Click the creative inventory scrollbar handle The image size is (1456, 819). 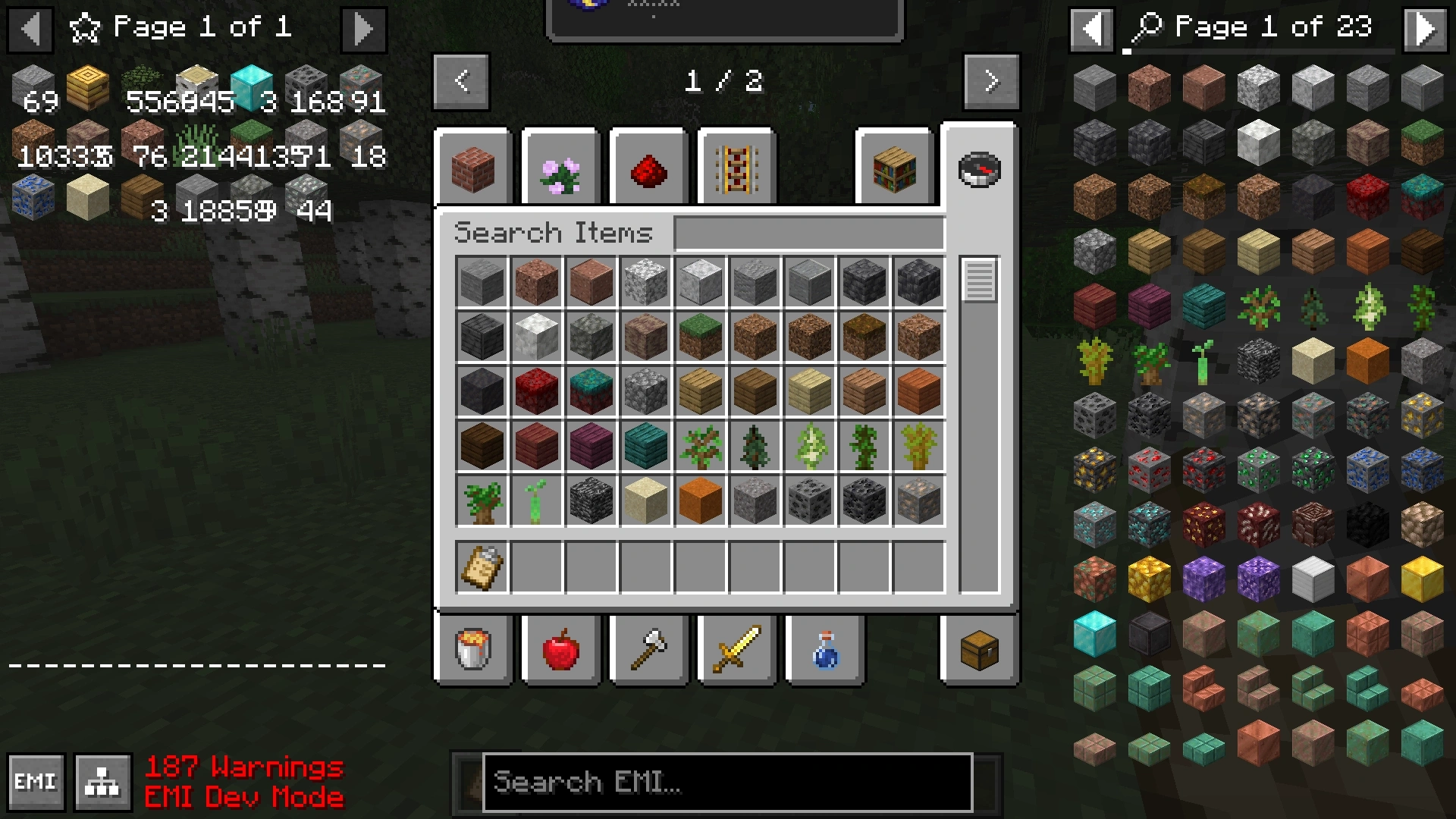point(979,280)
